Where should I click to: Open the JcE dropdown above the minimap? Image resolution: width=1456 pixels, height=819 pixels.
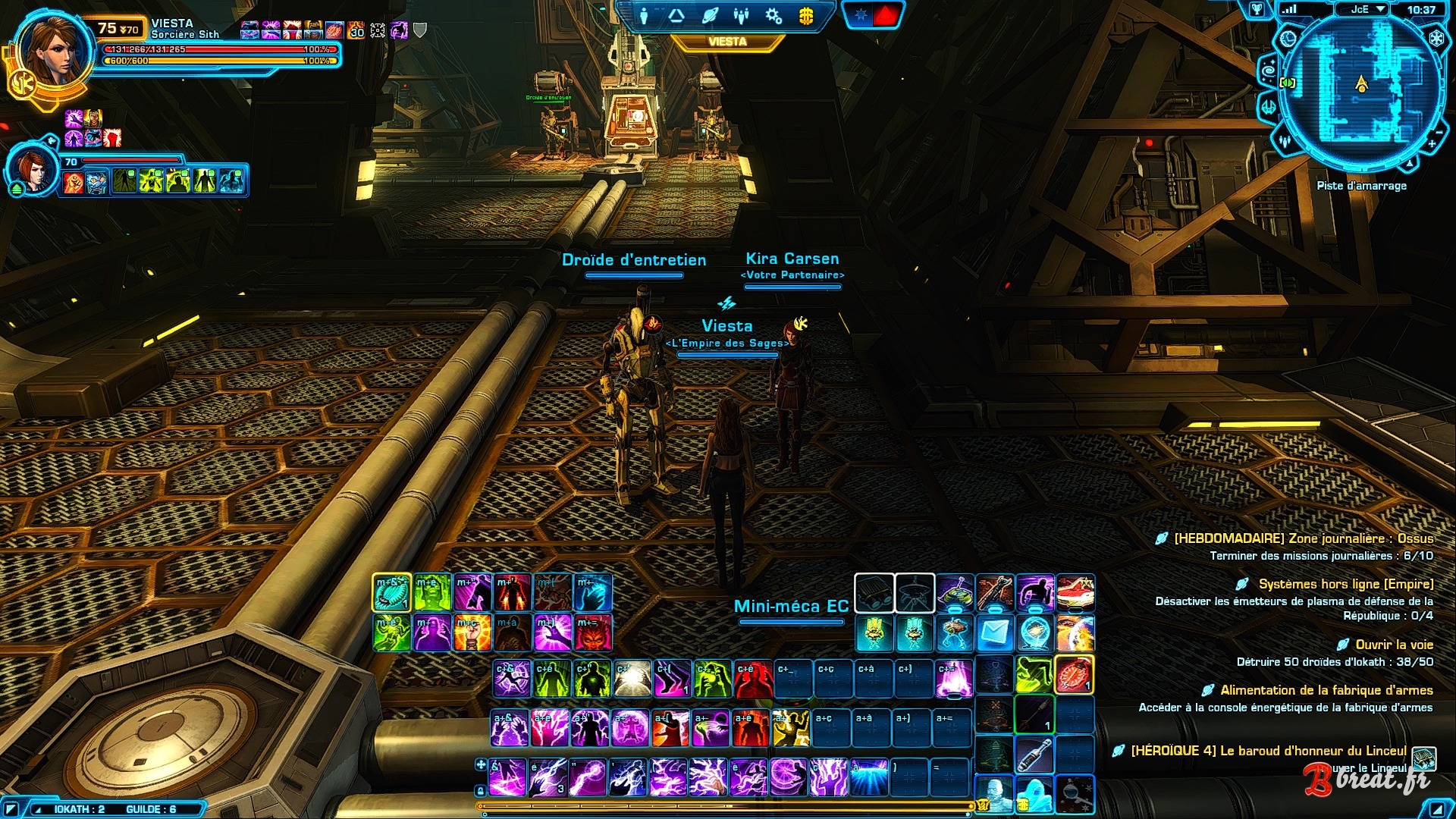pos(1368,9)
